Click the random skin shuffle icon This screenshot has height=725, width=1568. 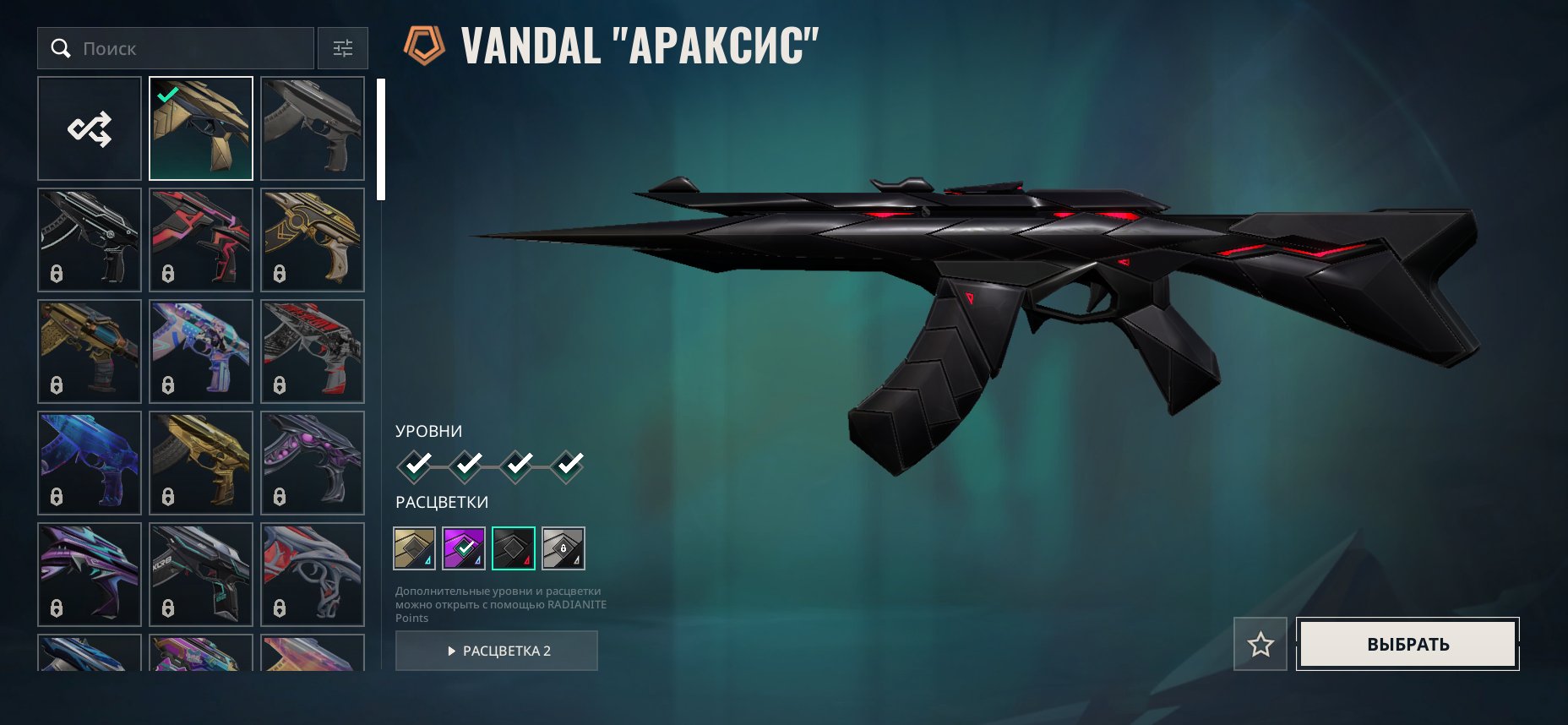point(90,128)
